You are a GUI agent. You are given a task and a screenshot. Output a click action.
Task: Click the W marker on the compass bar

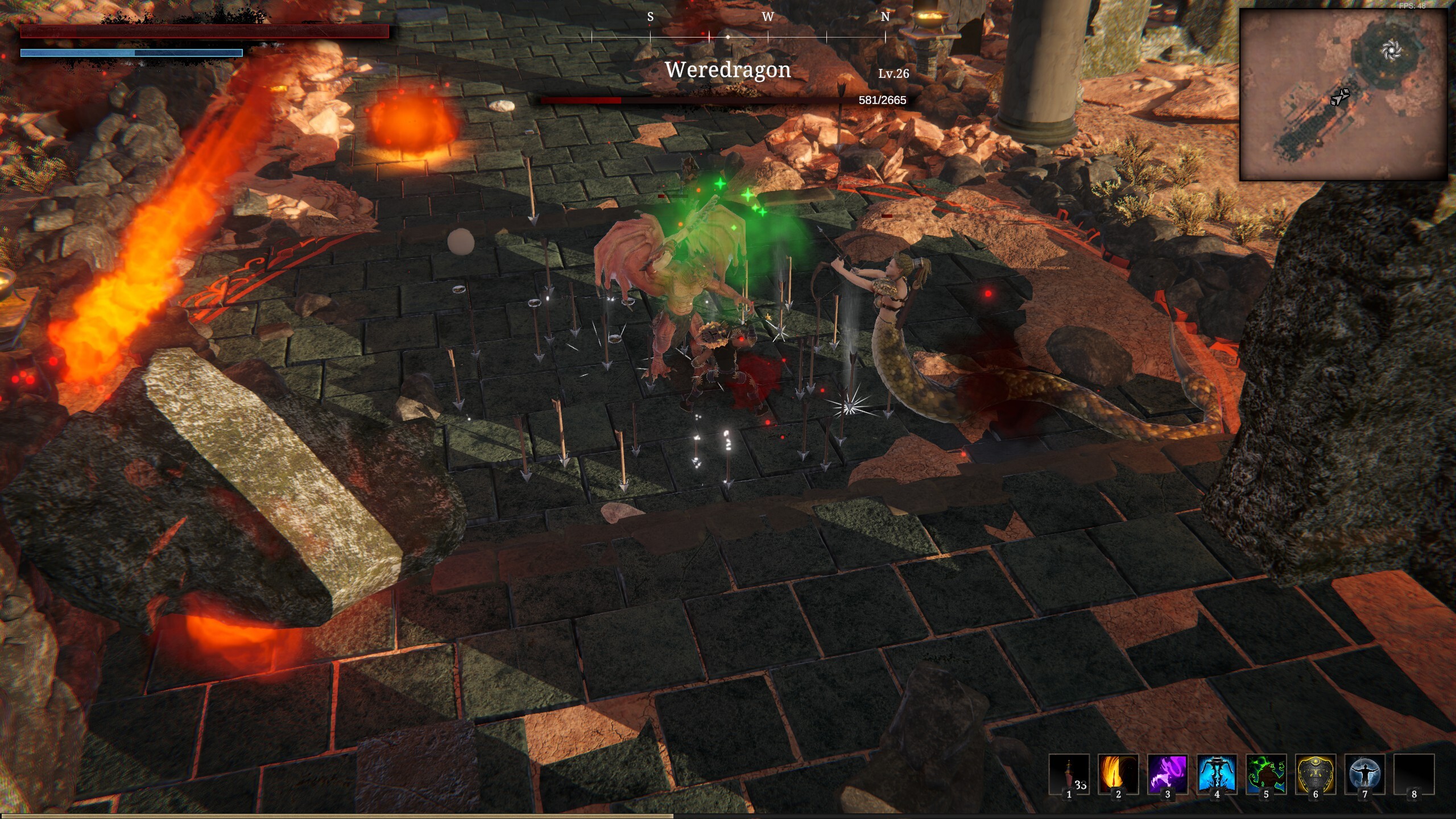(x=769, y=17)
